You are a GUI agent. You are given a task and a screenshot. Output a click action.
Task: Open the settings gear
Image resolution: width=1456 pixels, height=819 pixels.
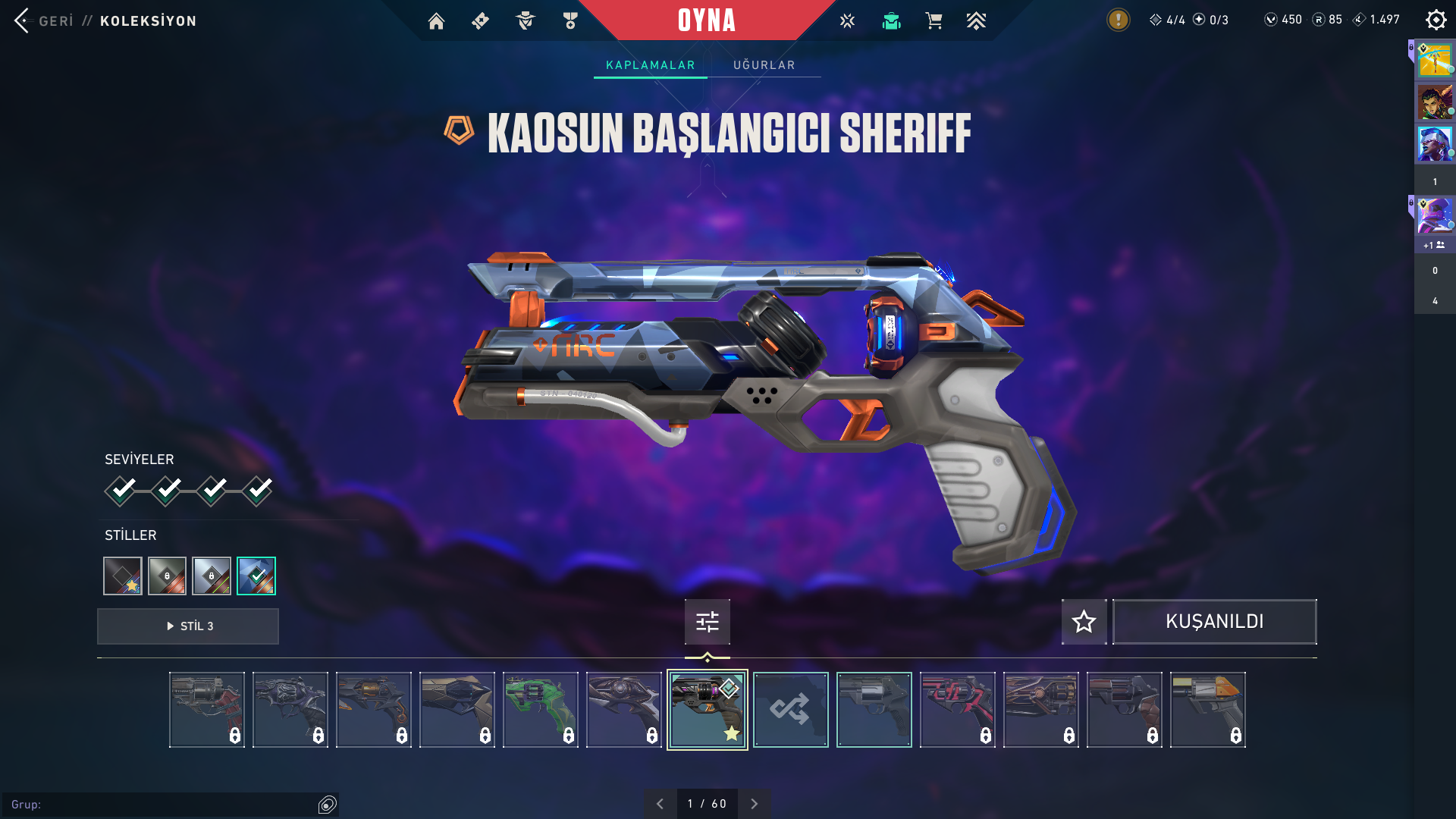pos(1436,20)
